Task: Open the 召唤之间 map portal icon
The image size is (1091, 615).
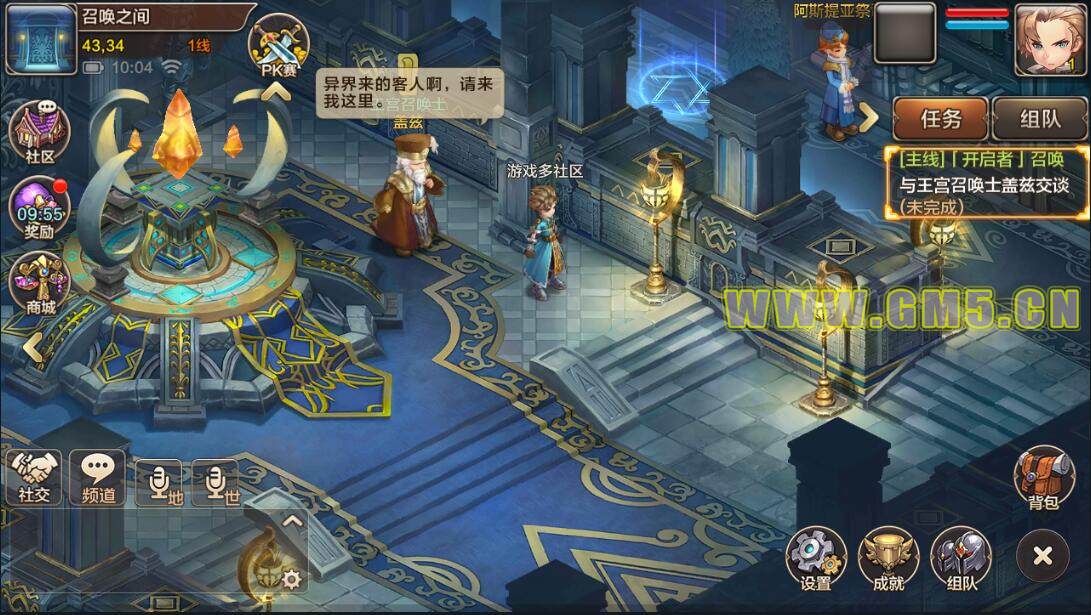Action: (41, 39)
